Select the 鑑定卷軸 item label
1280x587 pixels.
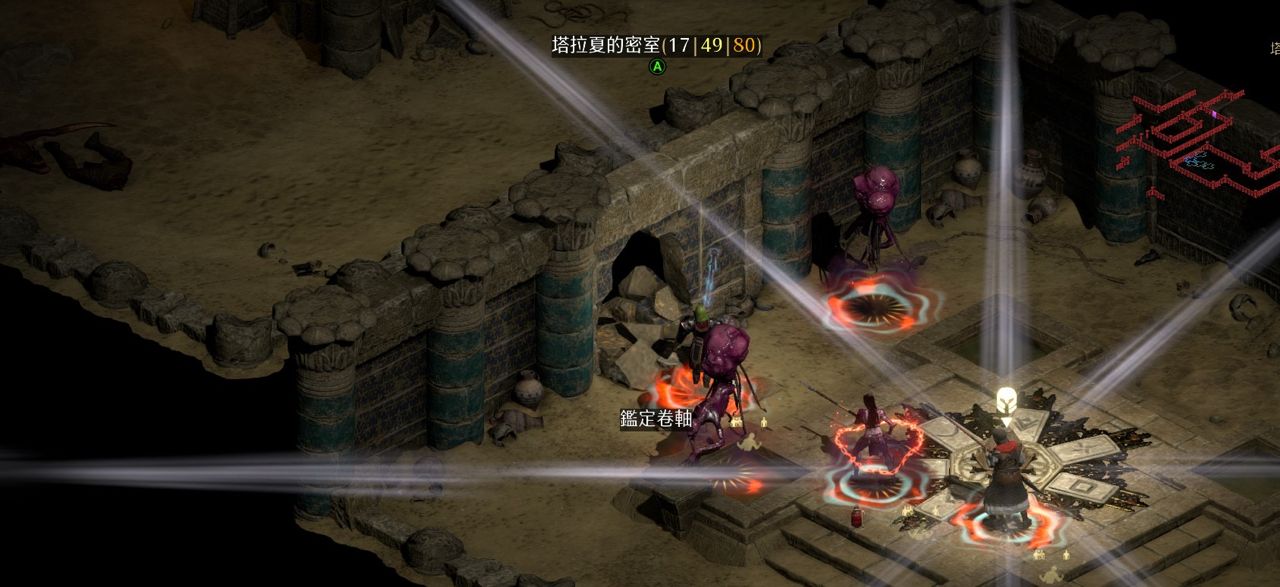[656, 419]
